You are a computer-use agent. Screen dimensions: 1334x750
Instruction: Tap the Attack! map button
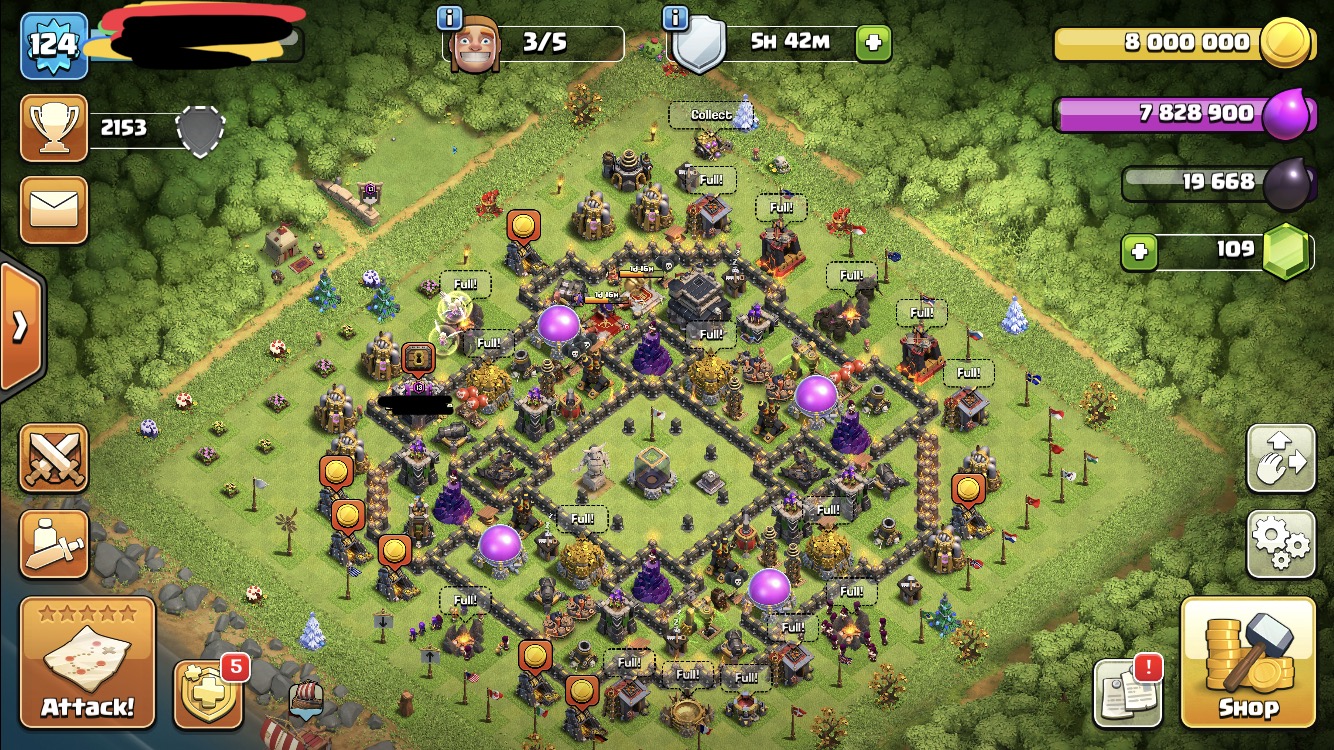[x=87, y=661]
